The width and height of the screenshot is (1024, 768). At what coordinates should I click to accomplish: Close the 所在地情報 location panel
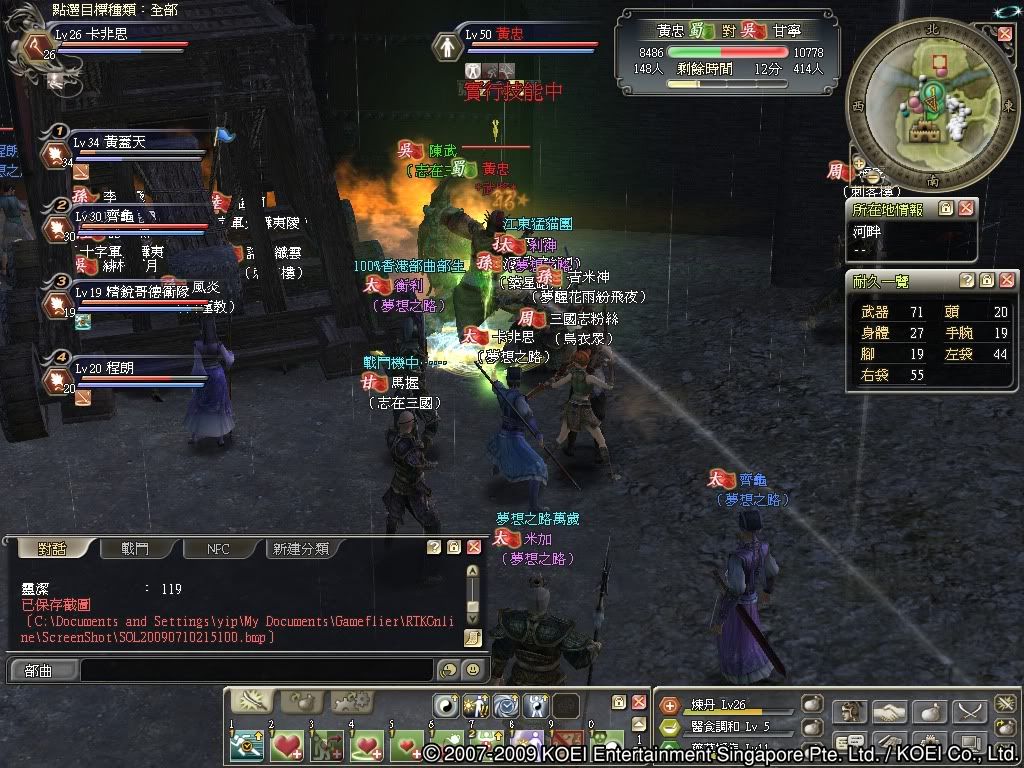click(965, 209)
